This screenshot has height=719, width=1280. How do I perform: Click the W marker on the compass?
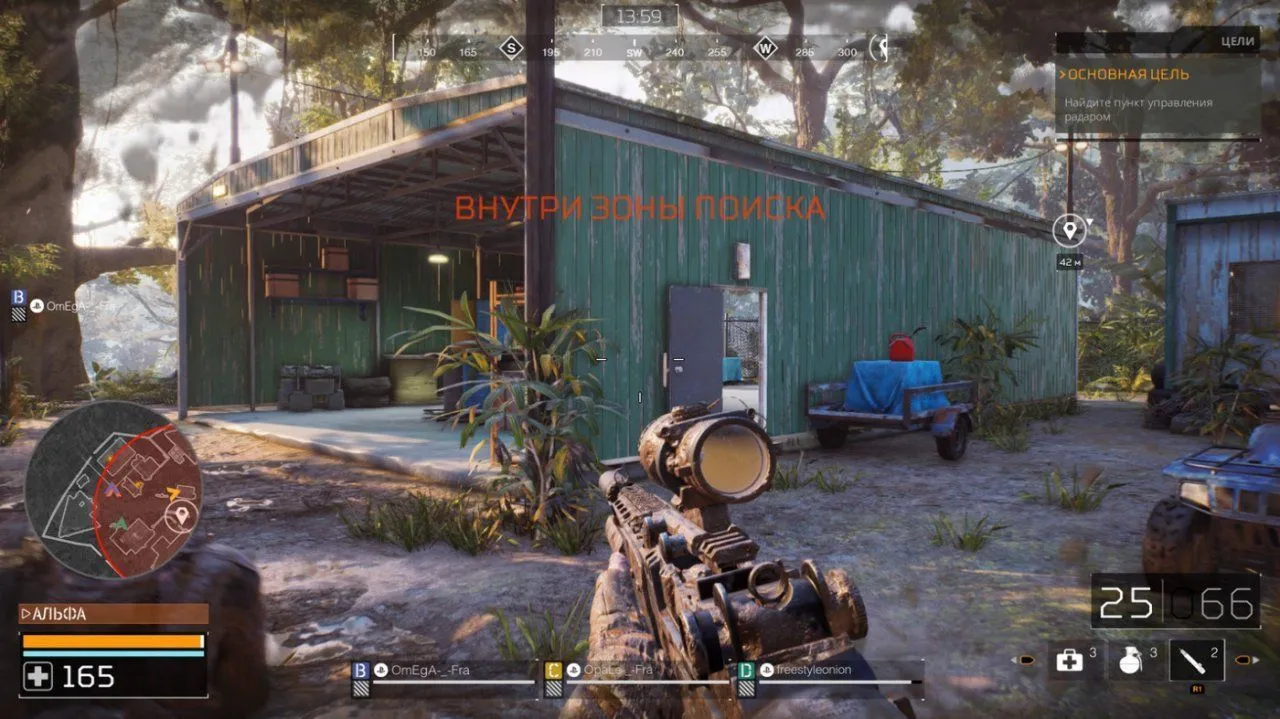pos(765,48)
